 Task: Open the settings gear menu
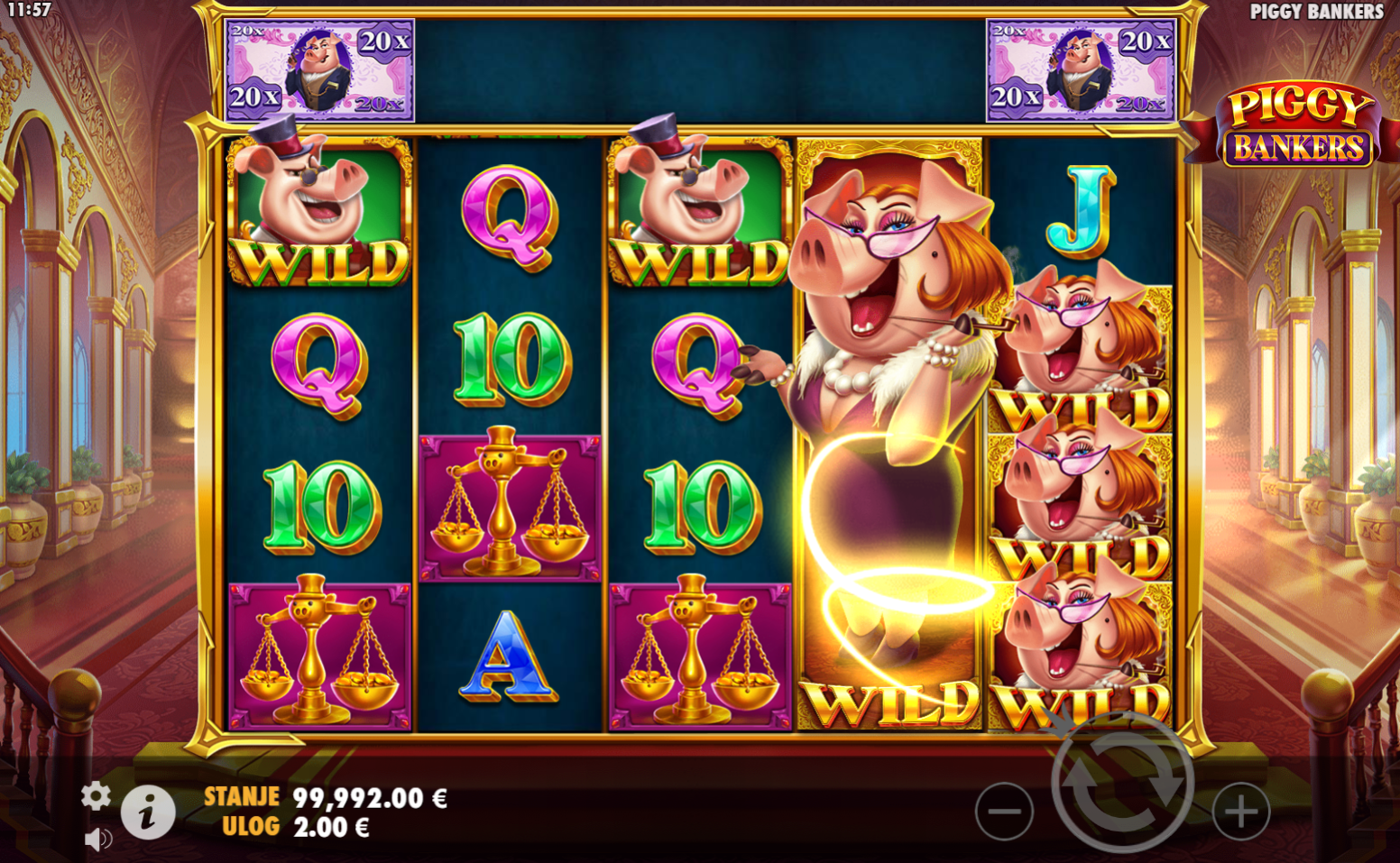pos(96,795)
